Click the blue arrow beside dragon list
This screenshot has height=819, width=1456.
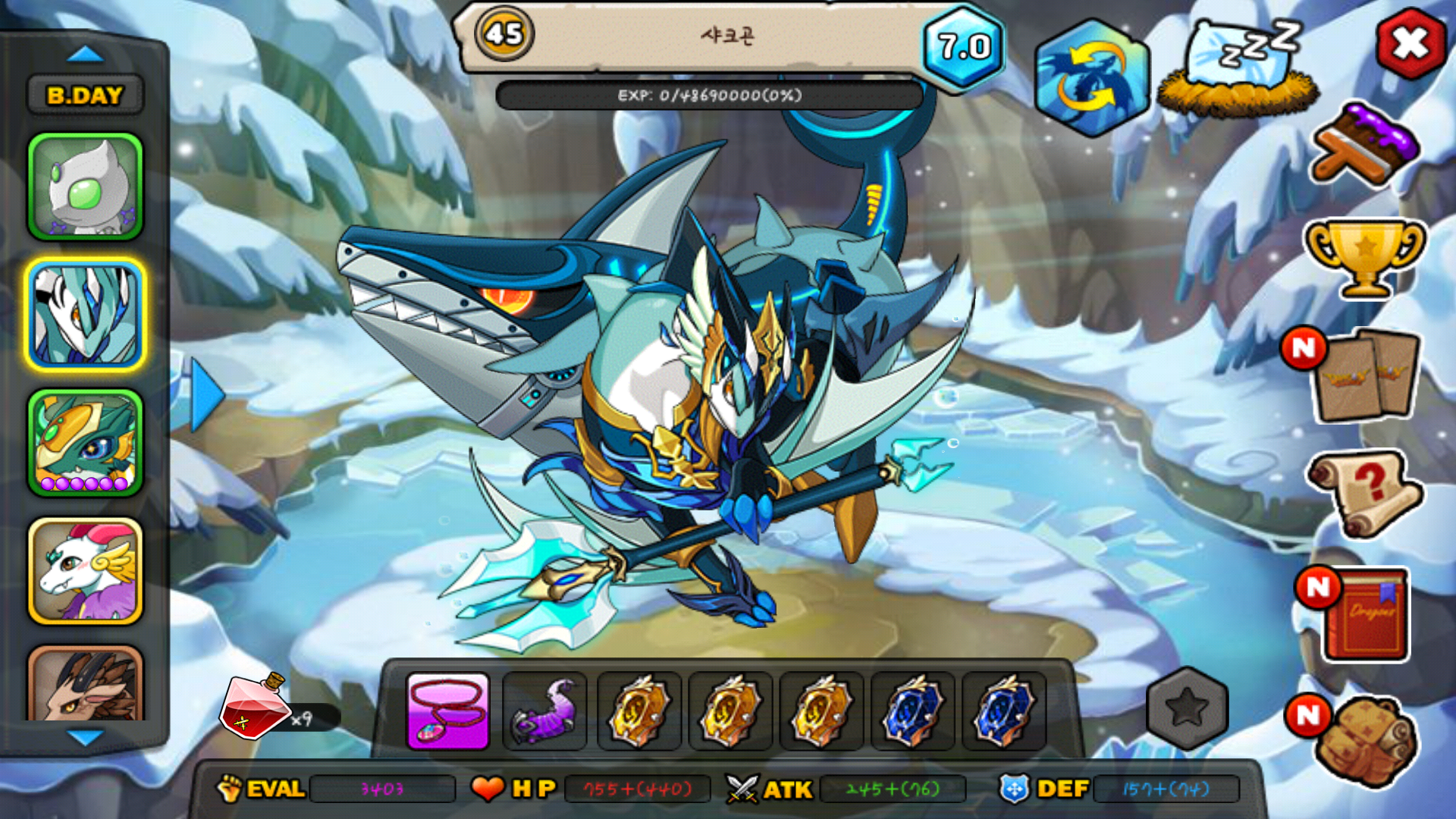206,395
